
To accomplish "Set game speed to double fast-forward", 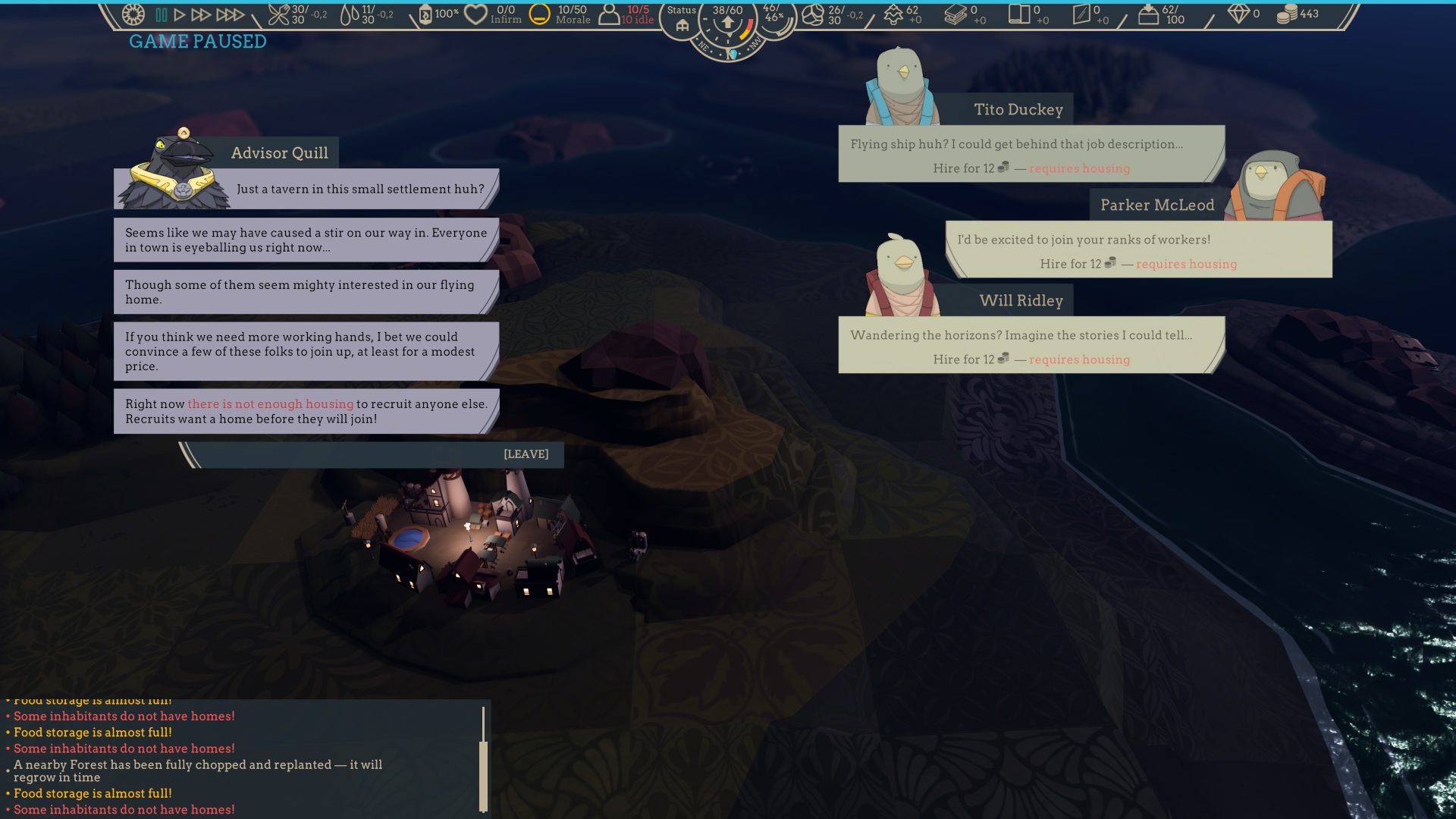I will (x=201, y=14).
